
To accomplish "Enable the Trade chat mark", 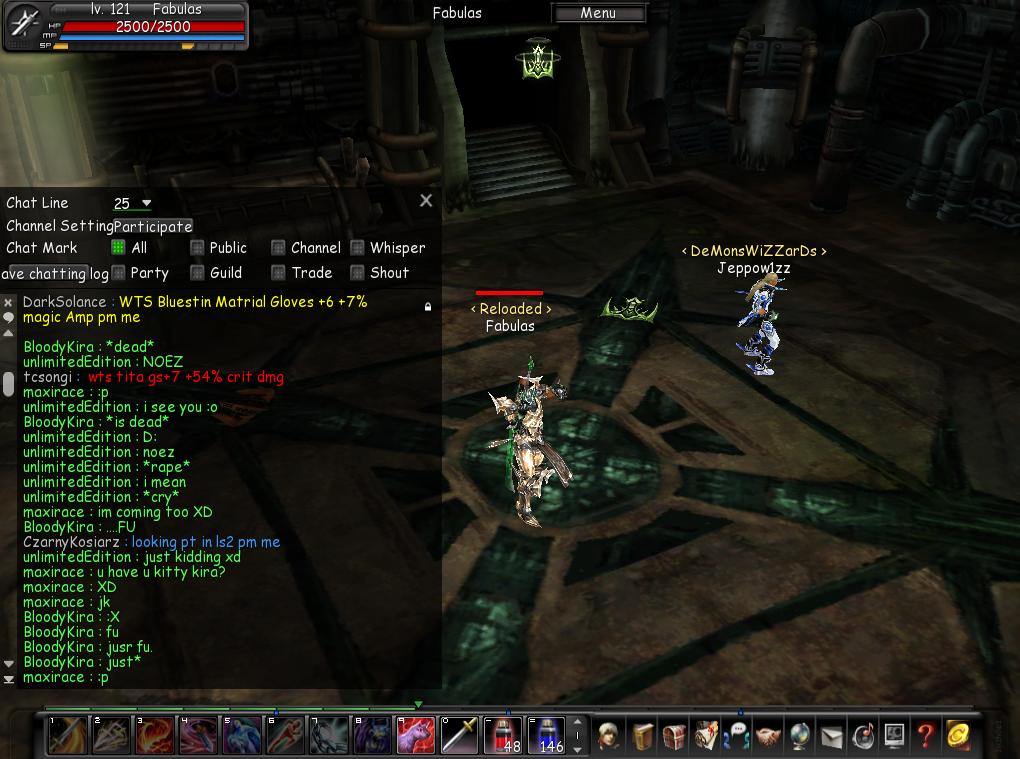I will (278, 272).
